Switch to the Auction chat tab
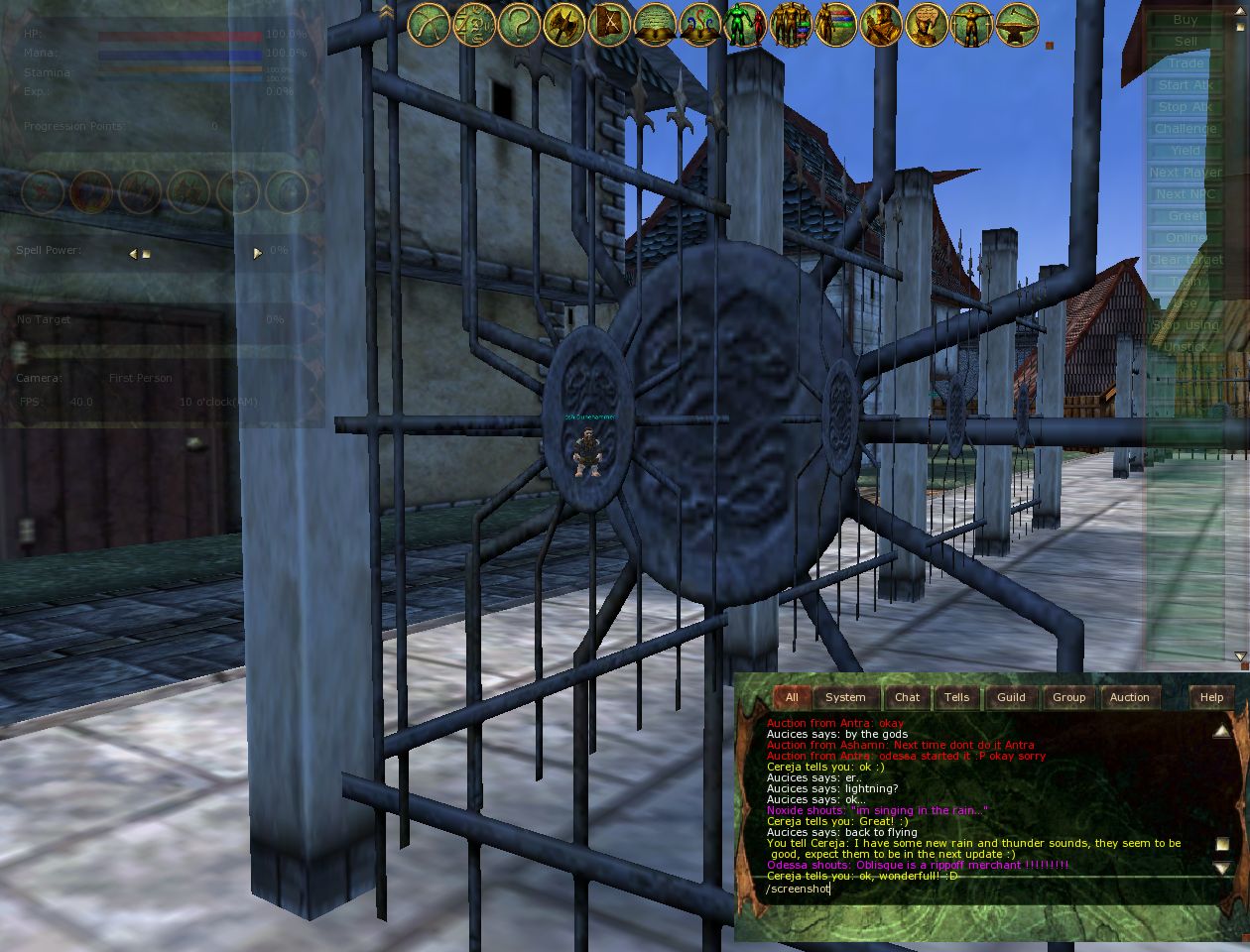The height and width of the screenshot is (952, 1250). pyautogui.click(x=1129, y=697)
